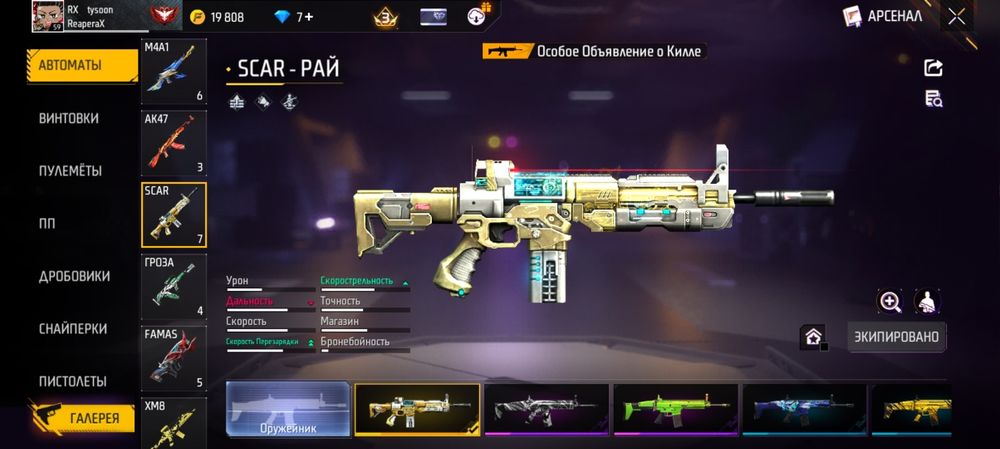Add diamonds with the plus button
The height and width of the screenshot is (449, 1000).
309,17
